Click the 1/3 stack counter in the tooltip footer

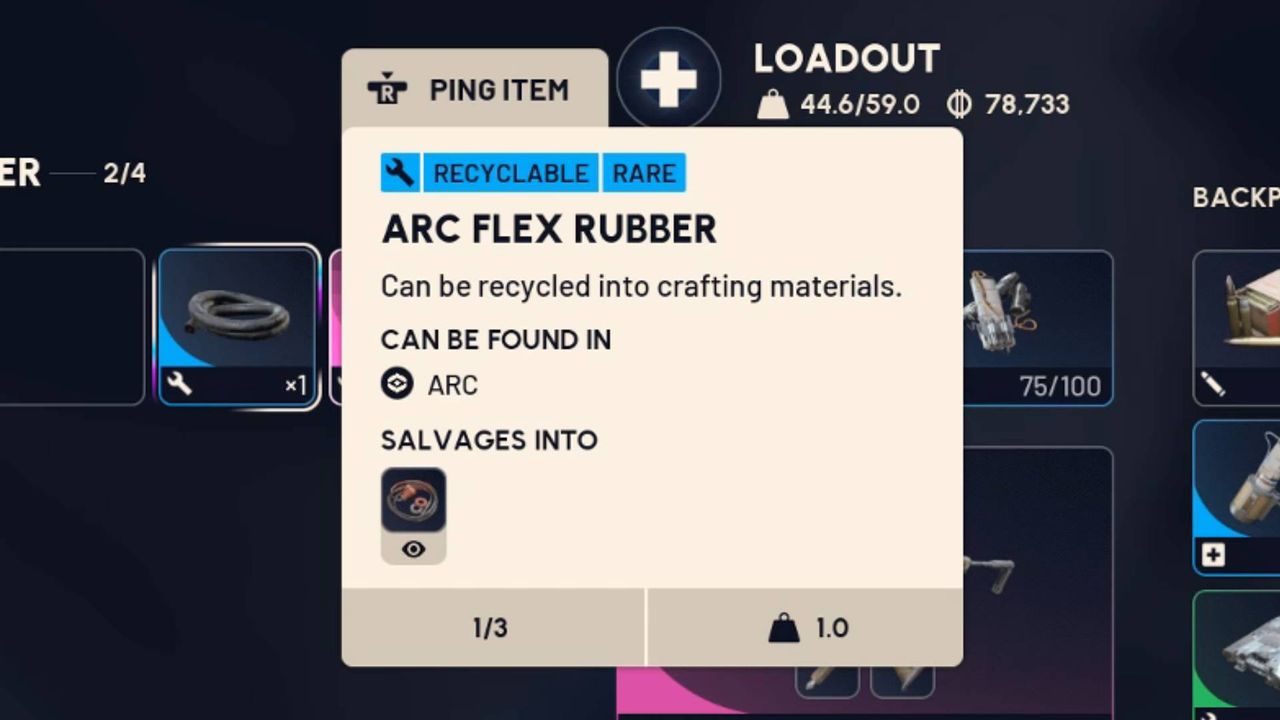click(491, 628)
